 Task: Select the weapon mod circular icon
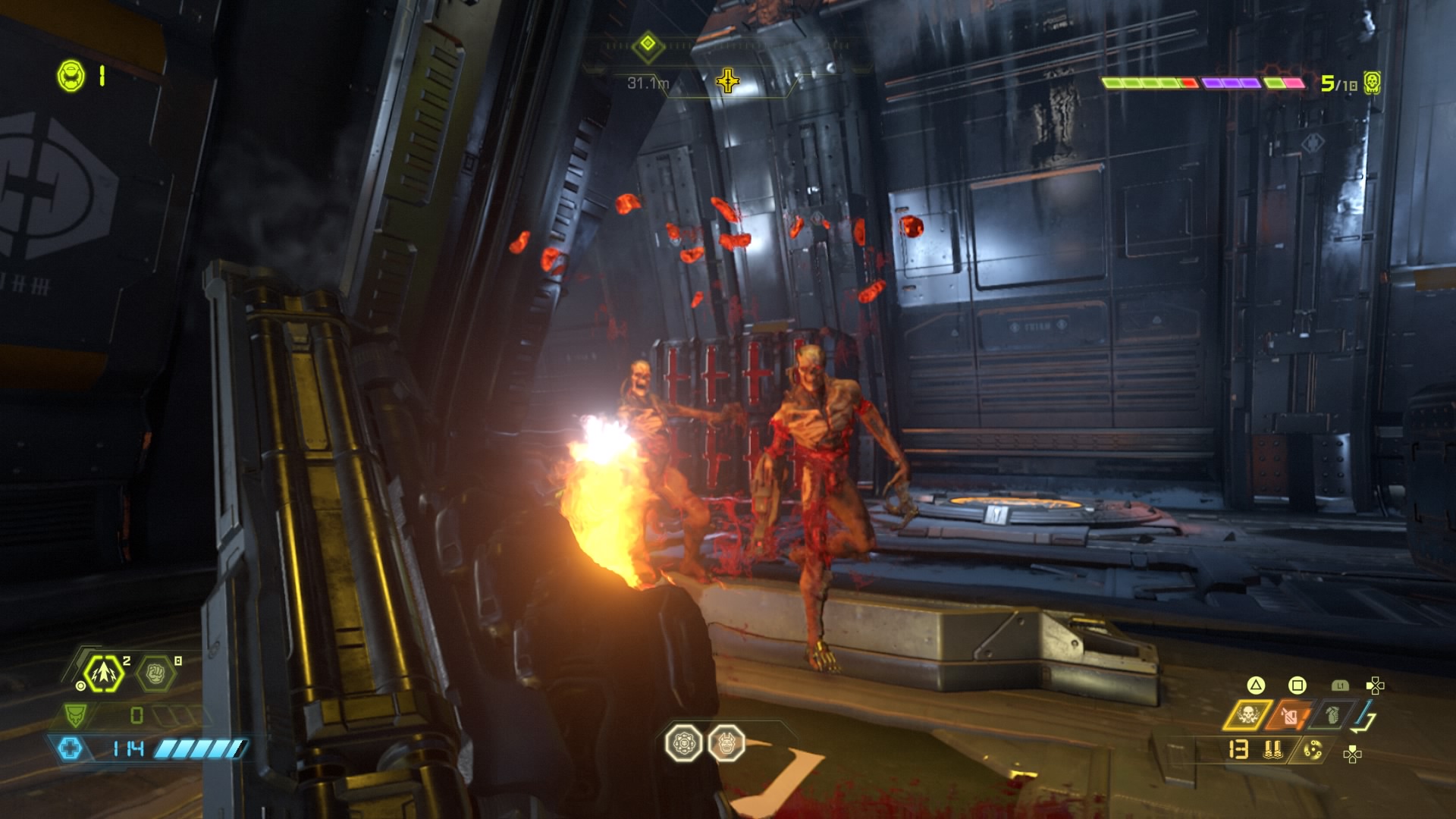(1312, 750)
